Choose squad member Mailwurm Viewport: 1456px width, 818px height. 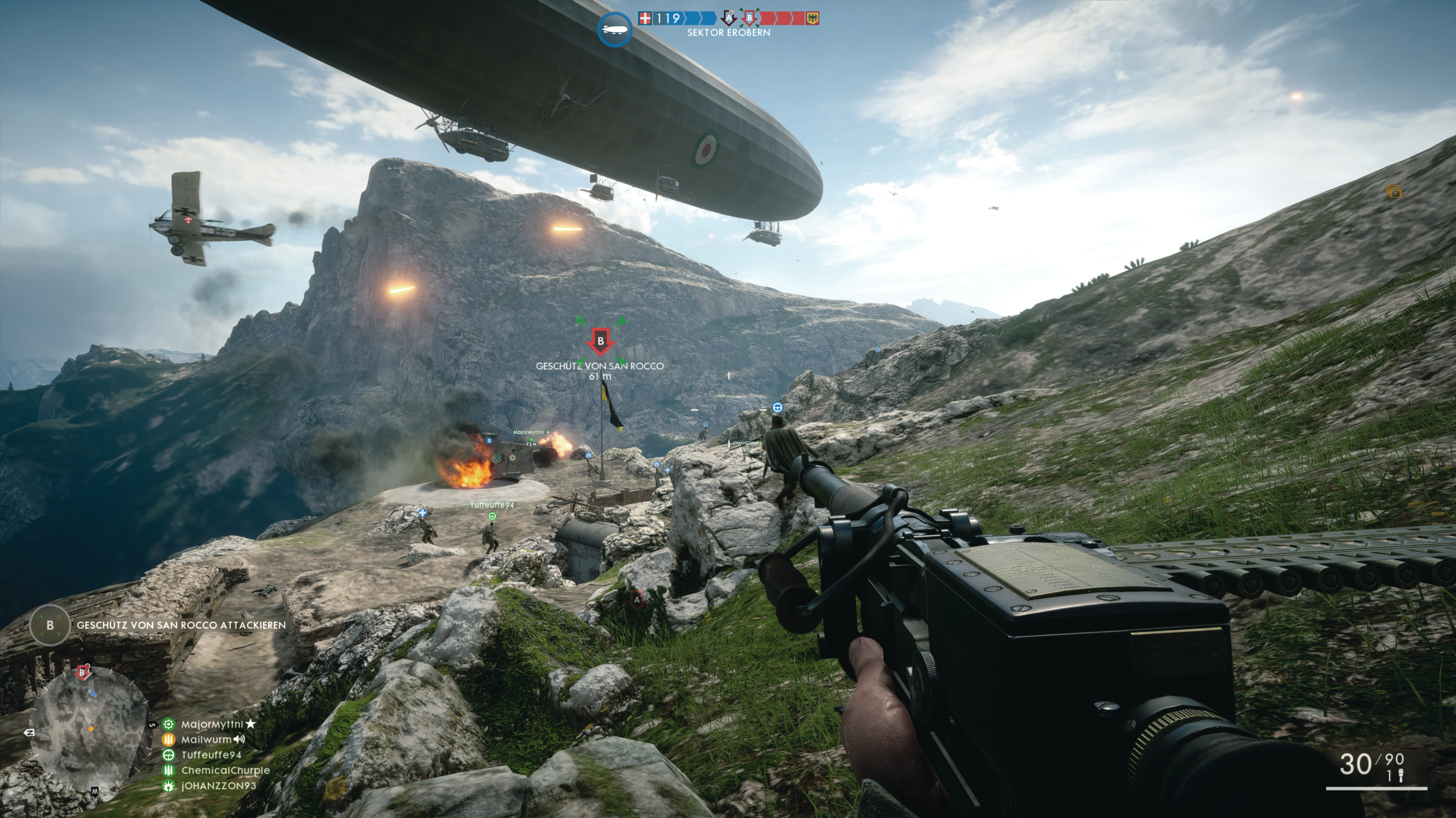tap(206, 740)
